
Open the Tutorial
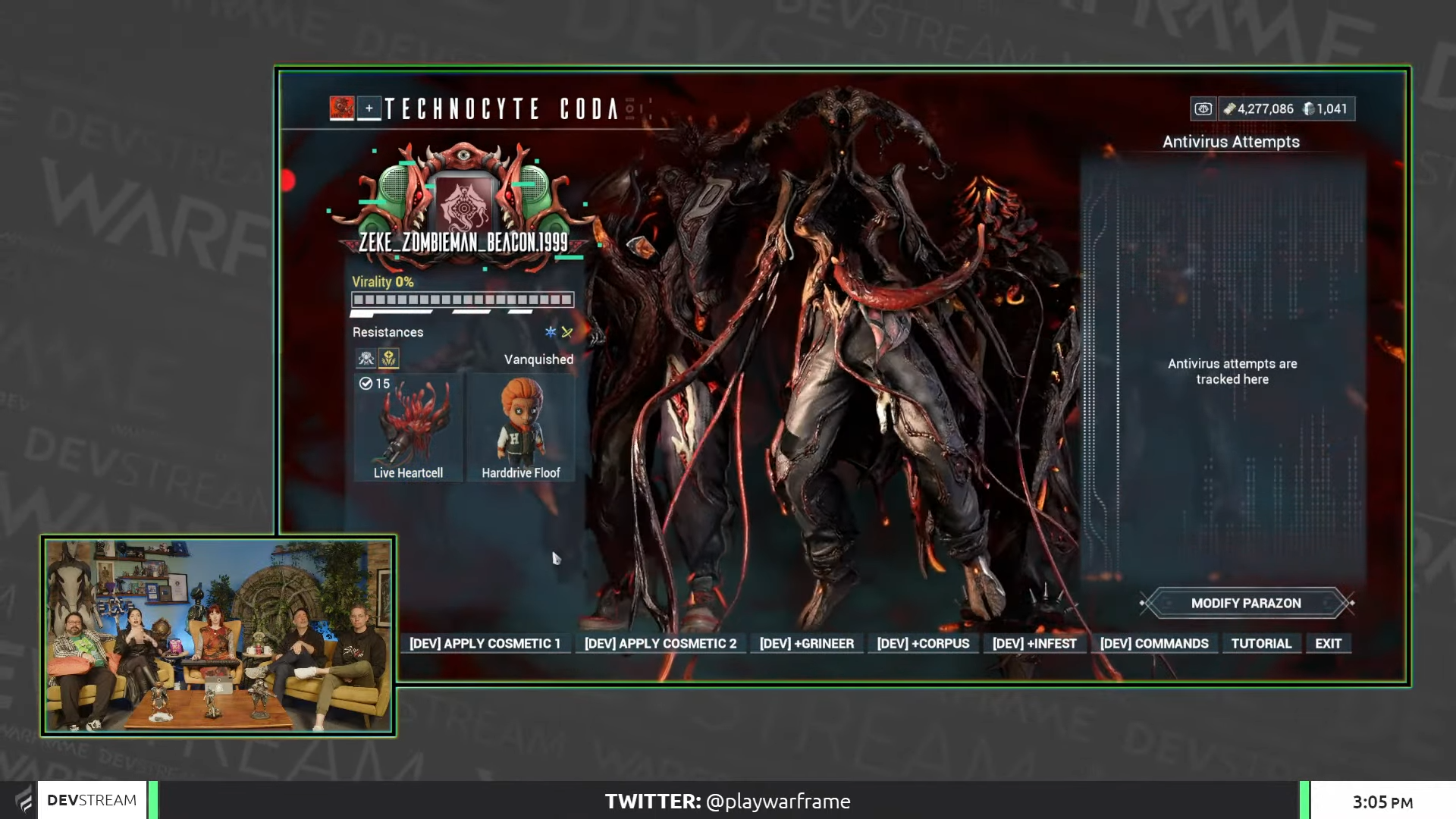tap(1261, 643)
